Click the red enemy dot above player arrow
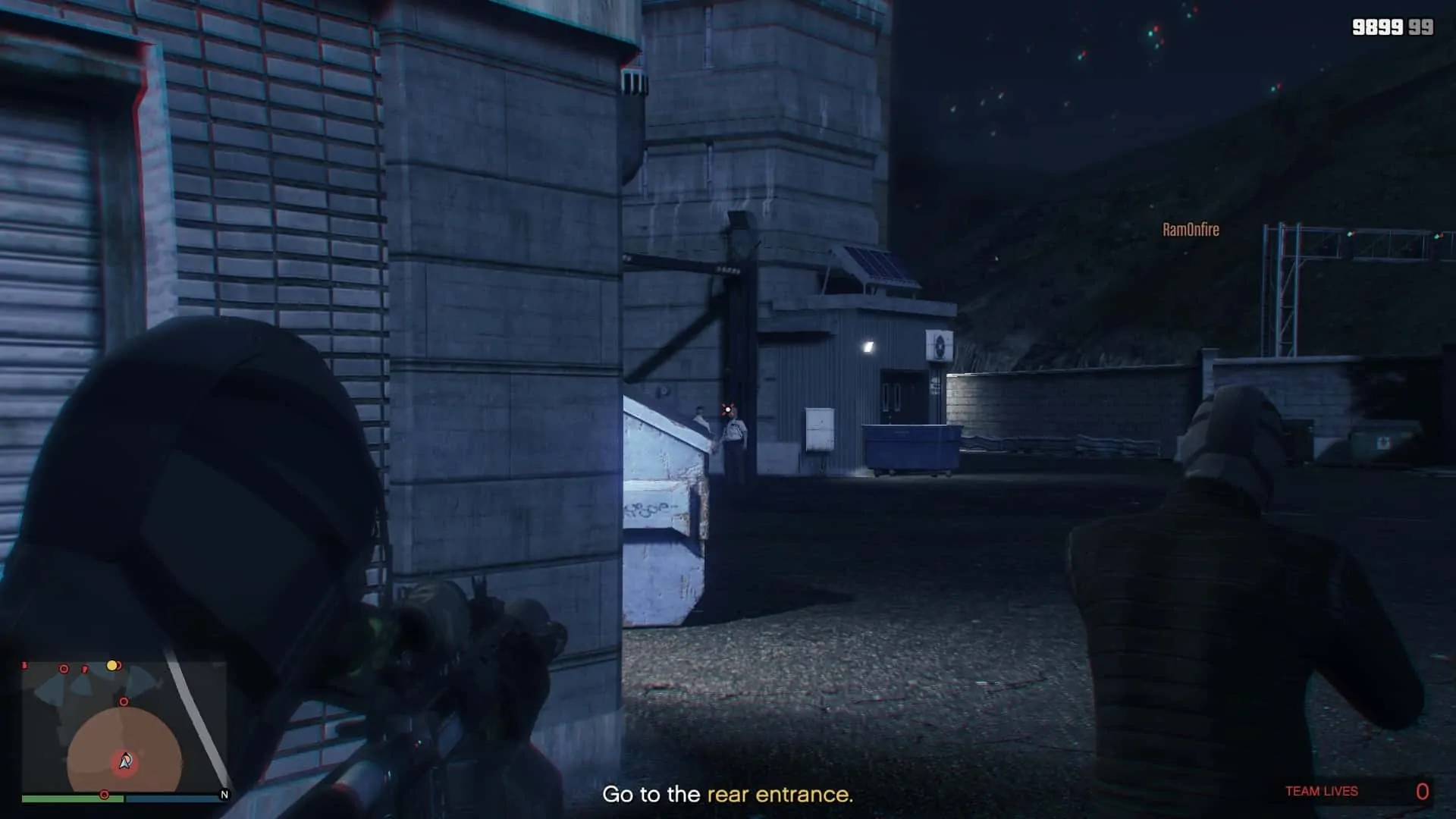Image resolution: width=1456 pixels, height=819 pixels. (124, 701)
